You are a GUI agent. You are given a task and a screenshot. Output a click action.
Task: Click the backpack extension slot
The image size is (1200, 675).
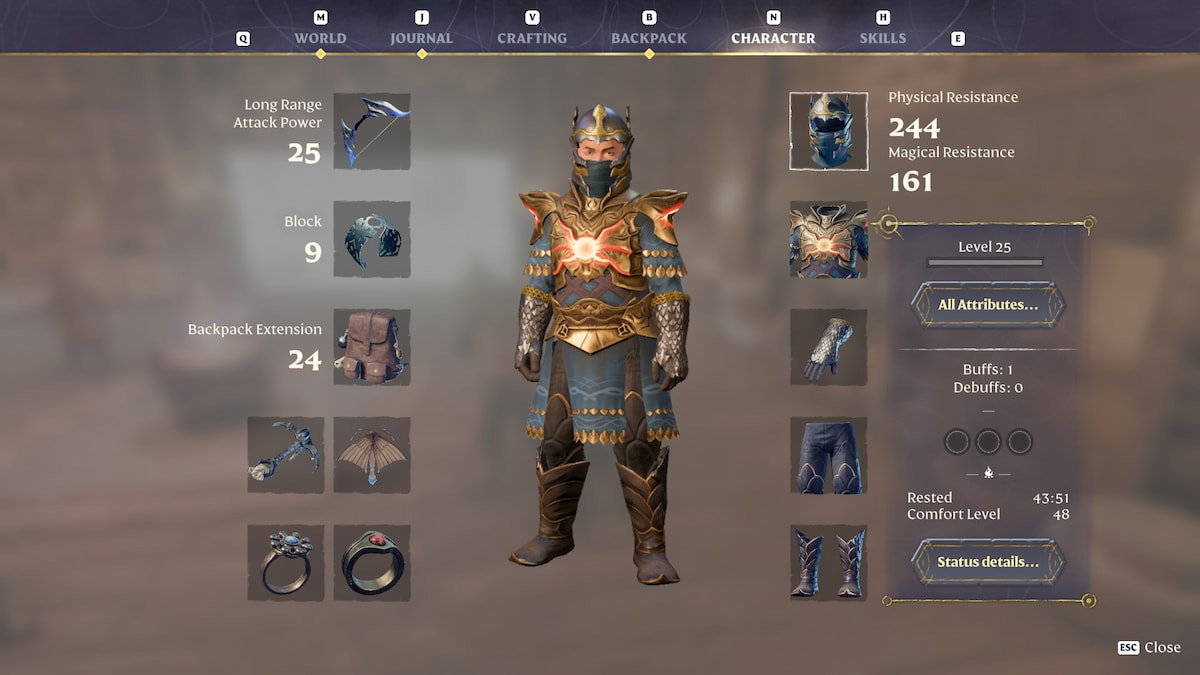[x=372, y=347]
